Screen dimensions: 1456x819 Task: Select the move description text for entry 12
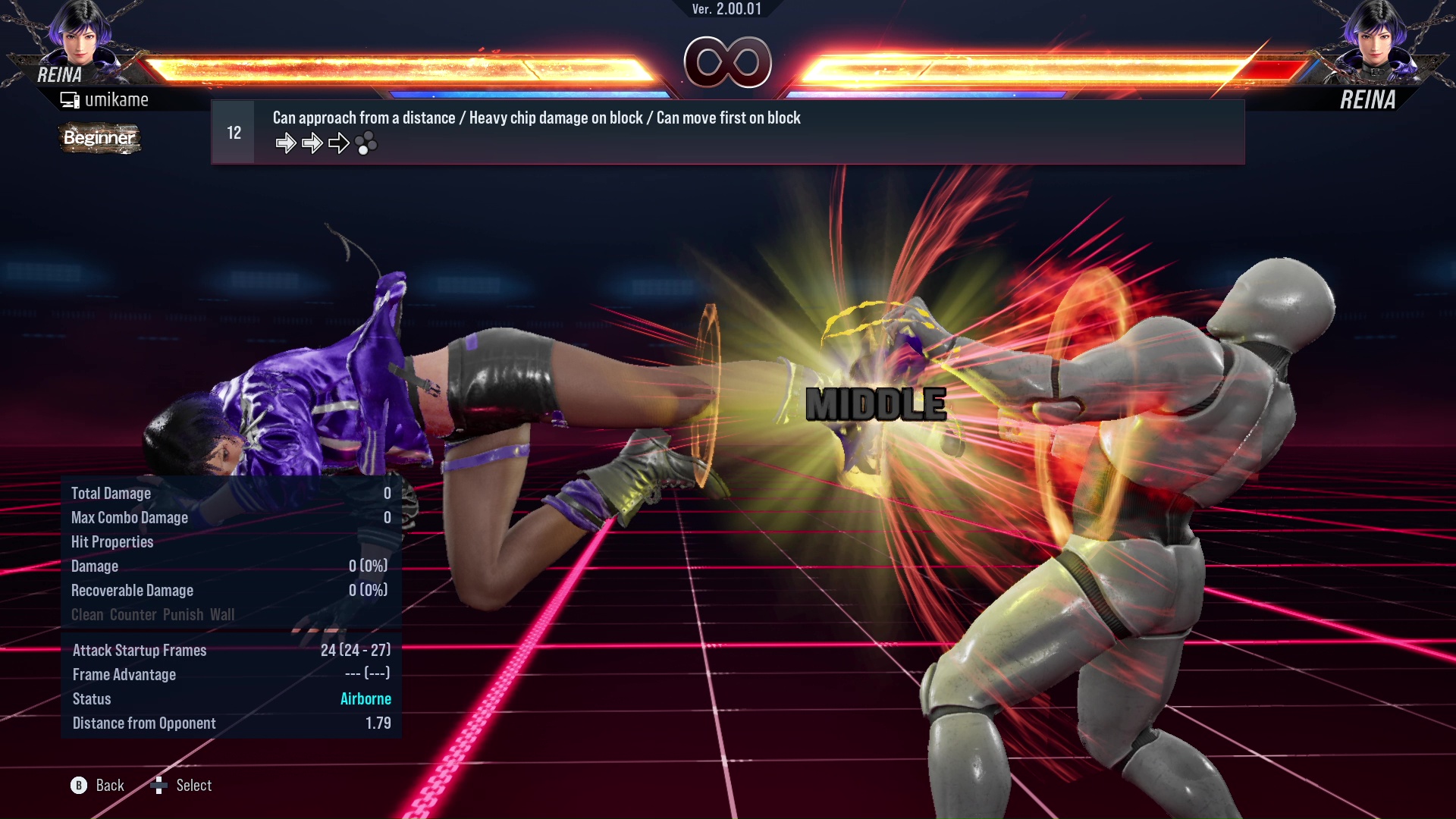536,118
